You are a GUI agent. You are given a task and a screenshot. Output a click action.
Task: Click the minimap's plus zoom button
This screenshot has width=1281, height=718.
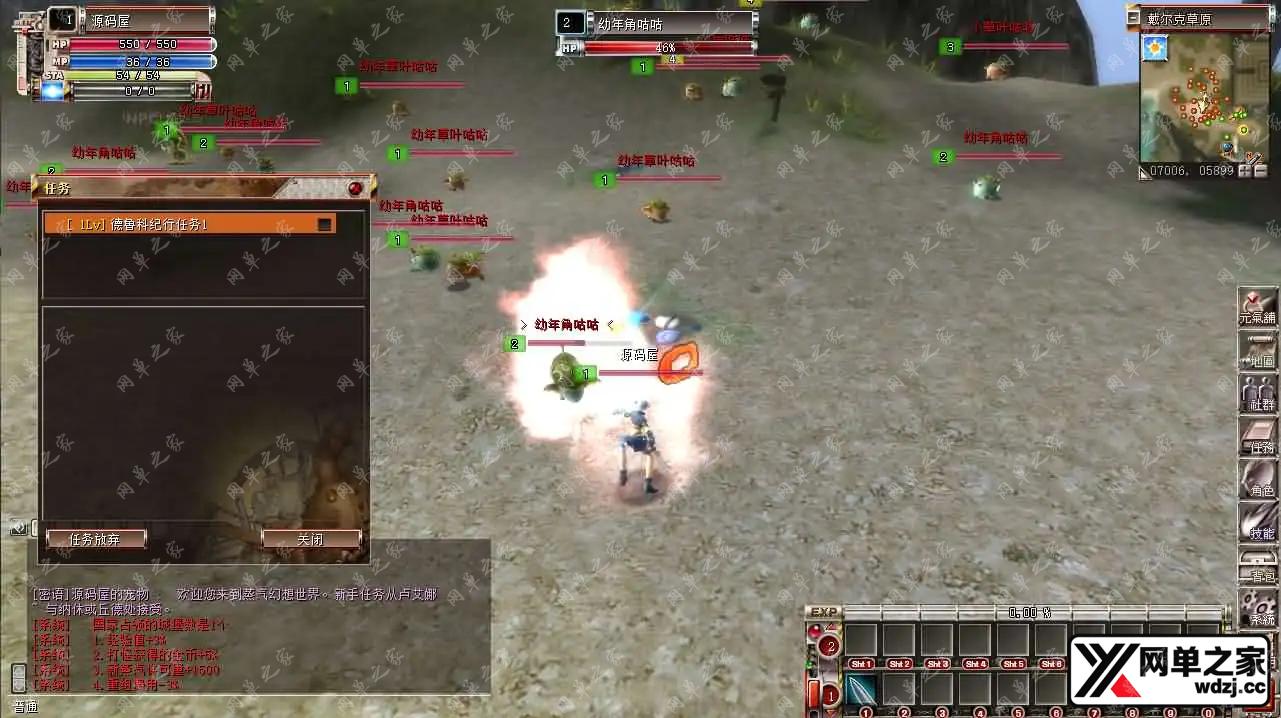1245,171
